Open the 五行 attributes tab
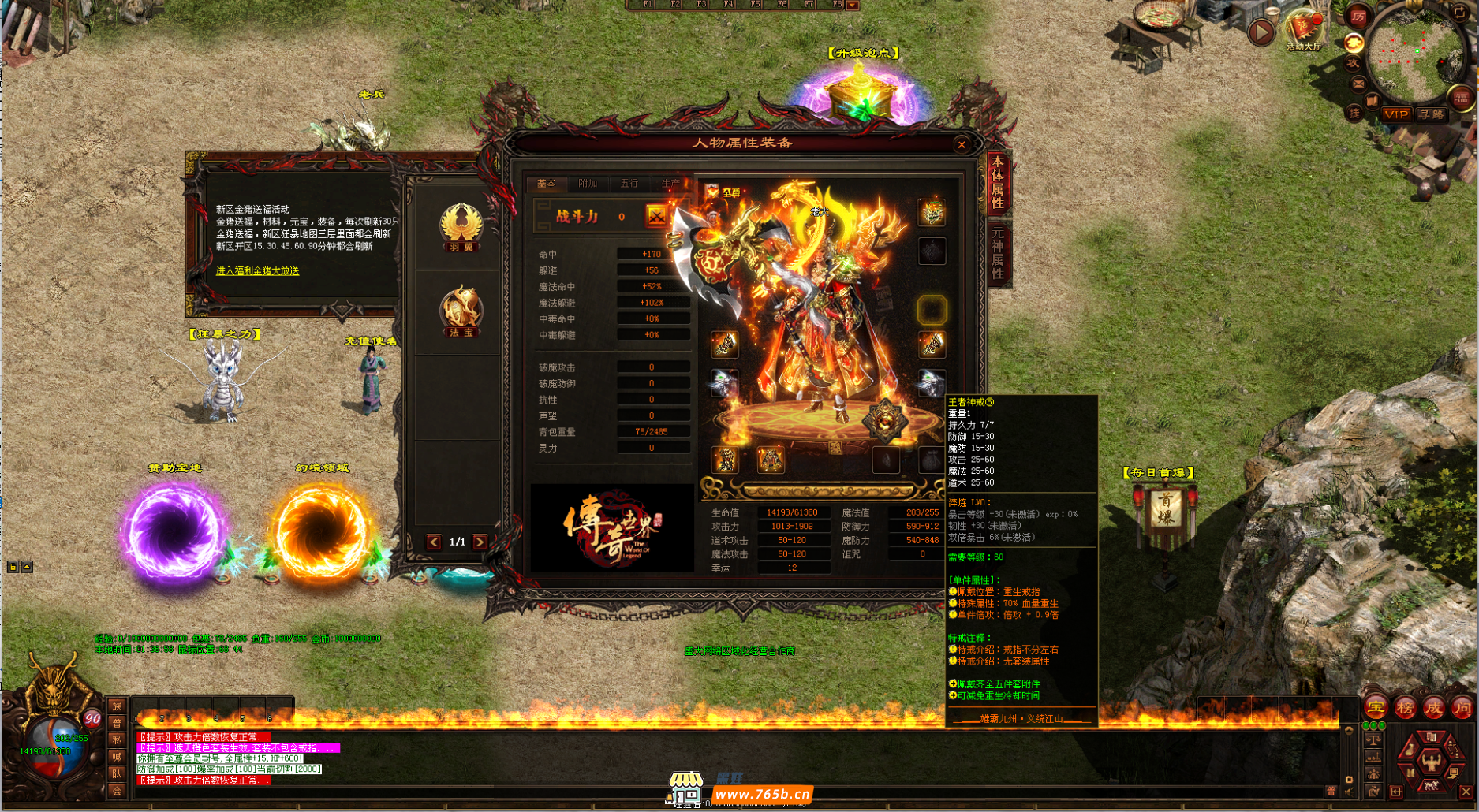Image resolution: width=1479 pixels, height=812 pixels. (x=629, y=184)
